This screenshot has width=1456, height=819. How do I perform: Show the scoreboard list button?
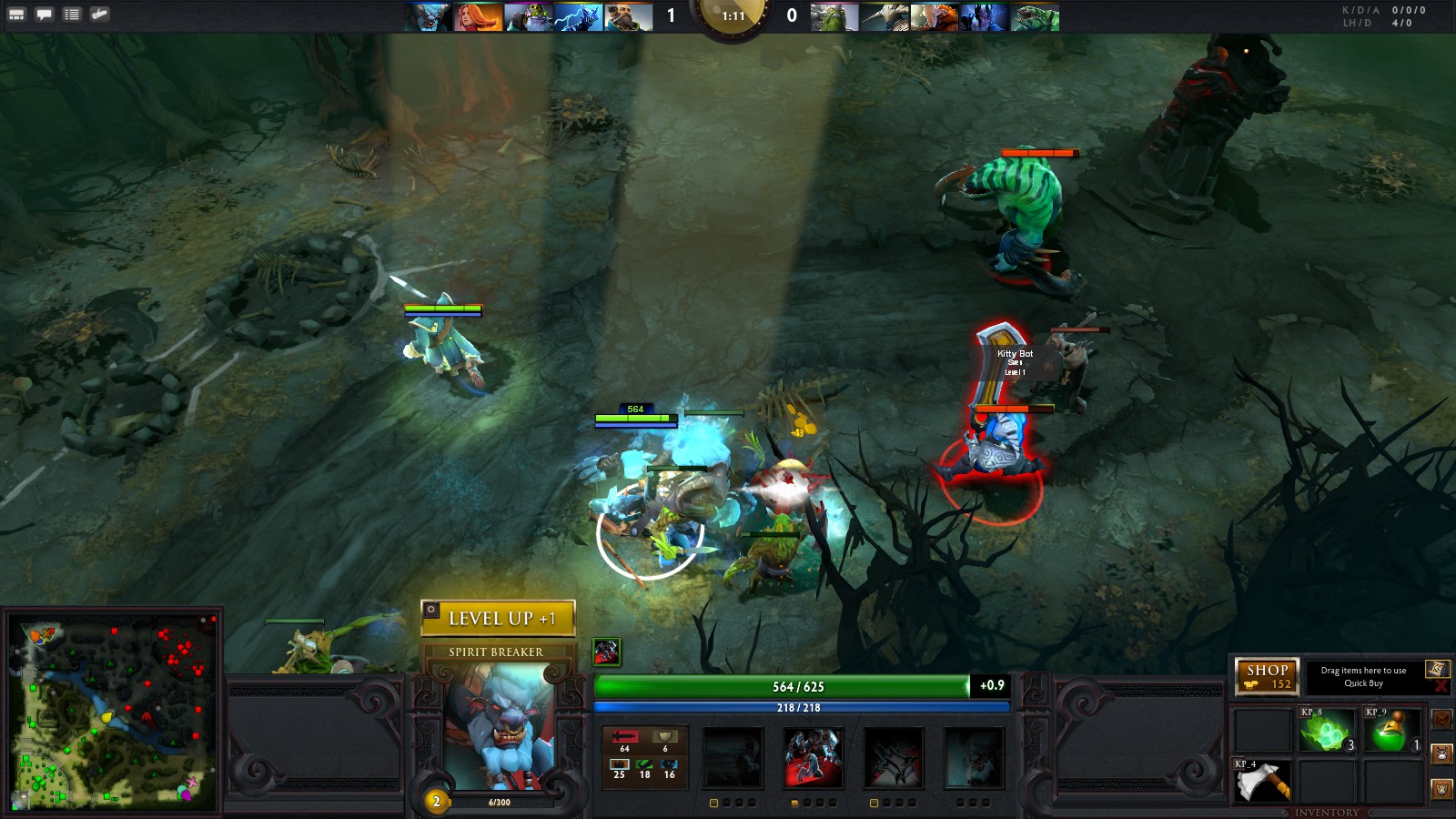[72, 15]
